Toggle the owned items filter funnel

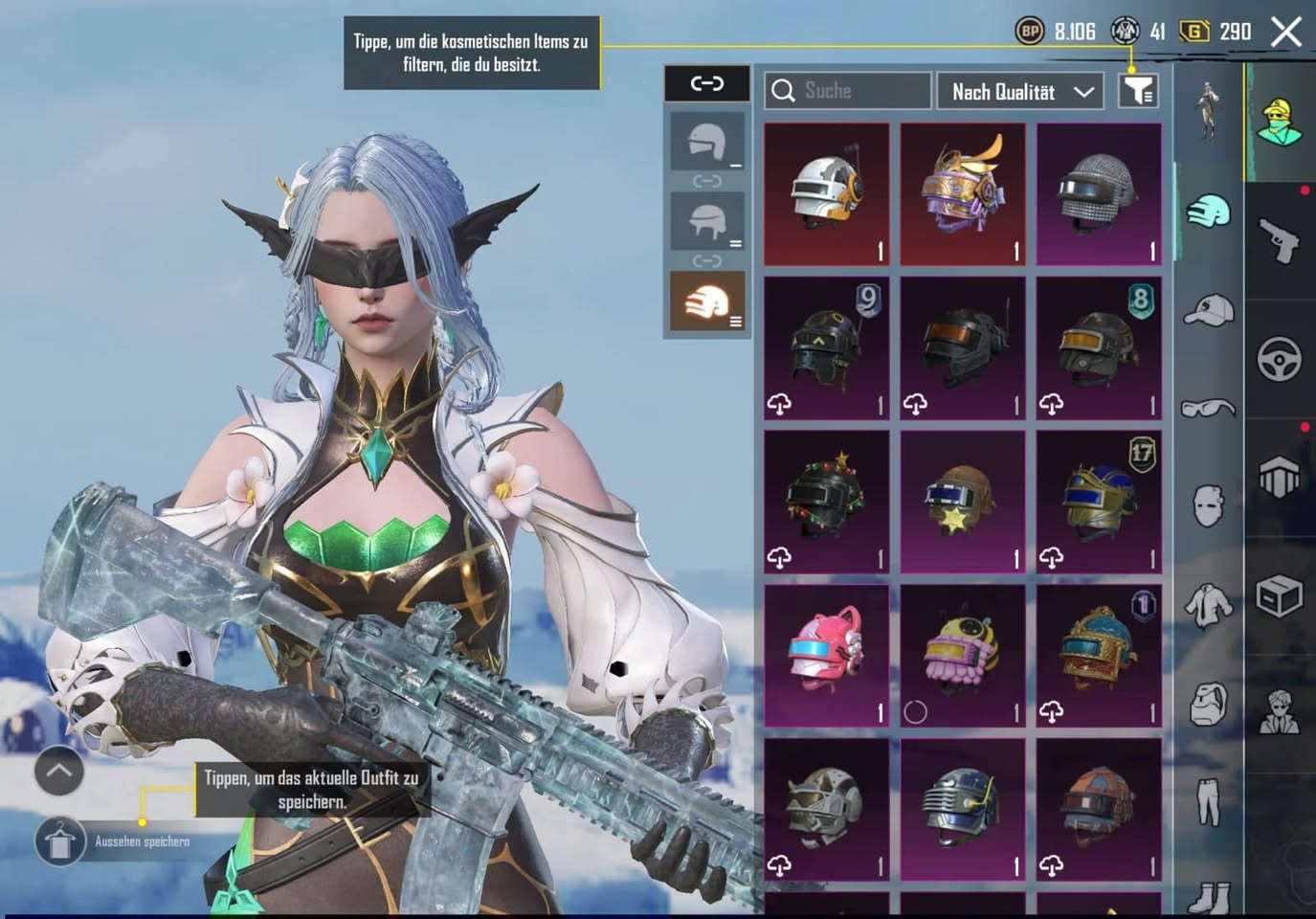1138,91
